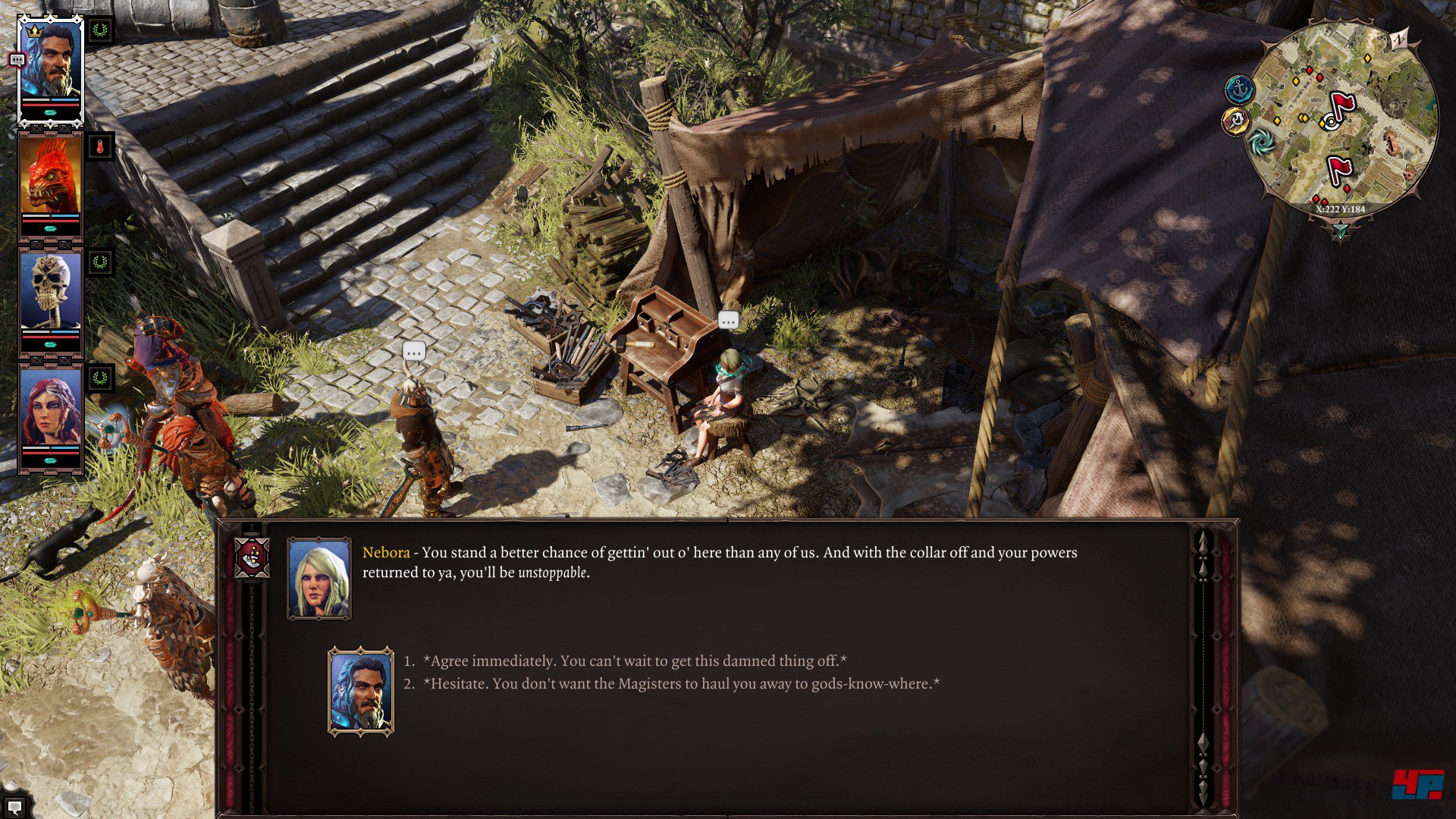Image resolution: width=1456 pixels, height=819 pixels.
Task: Select the skull-faced undead party portrait
Action: [x=51, y=291]
